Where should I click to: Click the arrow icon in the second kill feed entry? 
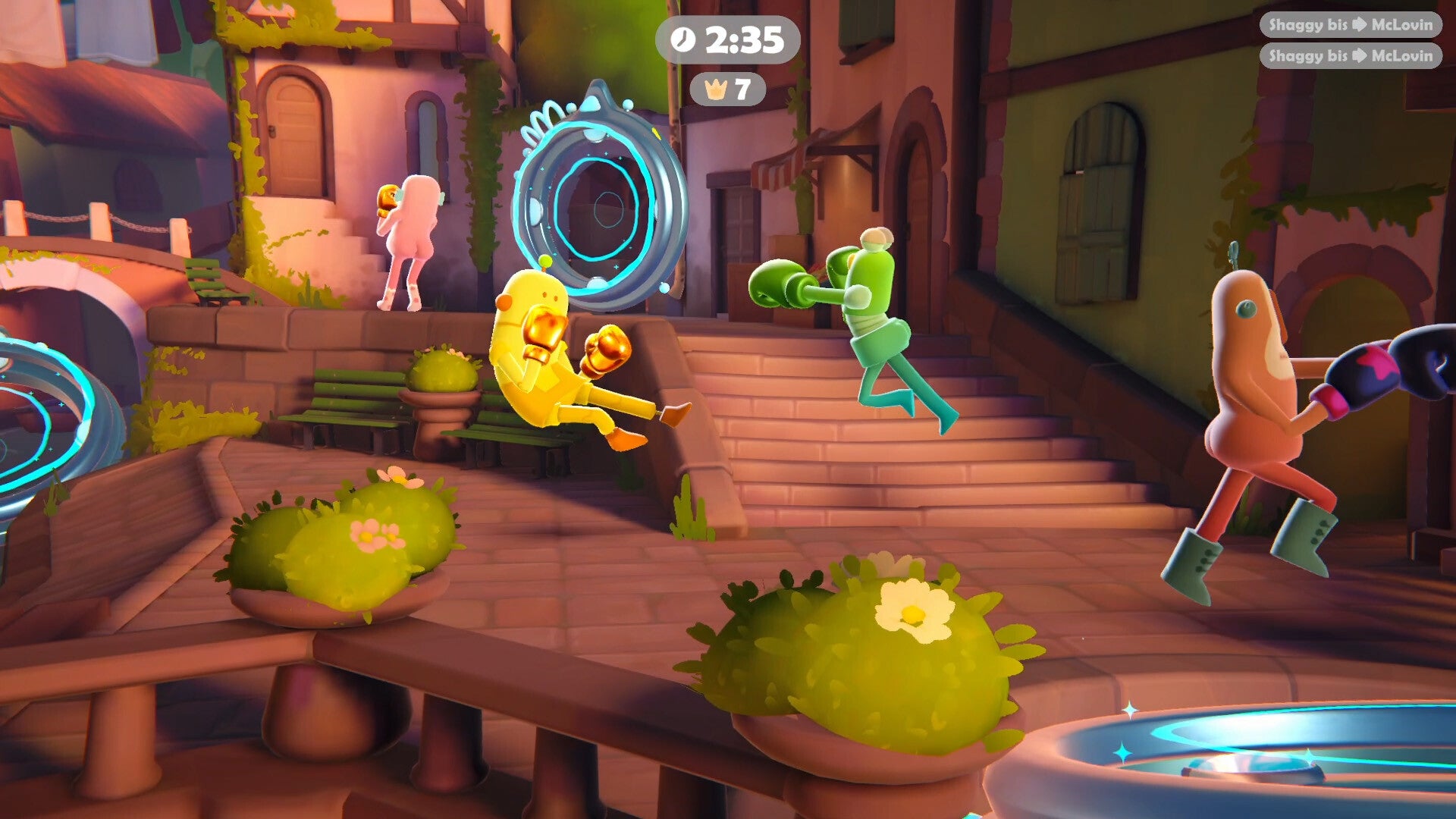coord(1360,57)
